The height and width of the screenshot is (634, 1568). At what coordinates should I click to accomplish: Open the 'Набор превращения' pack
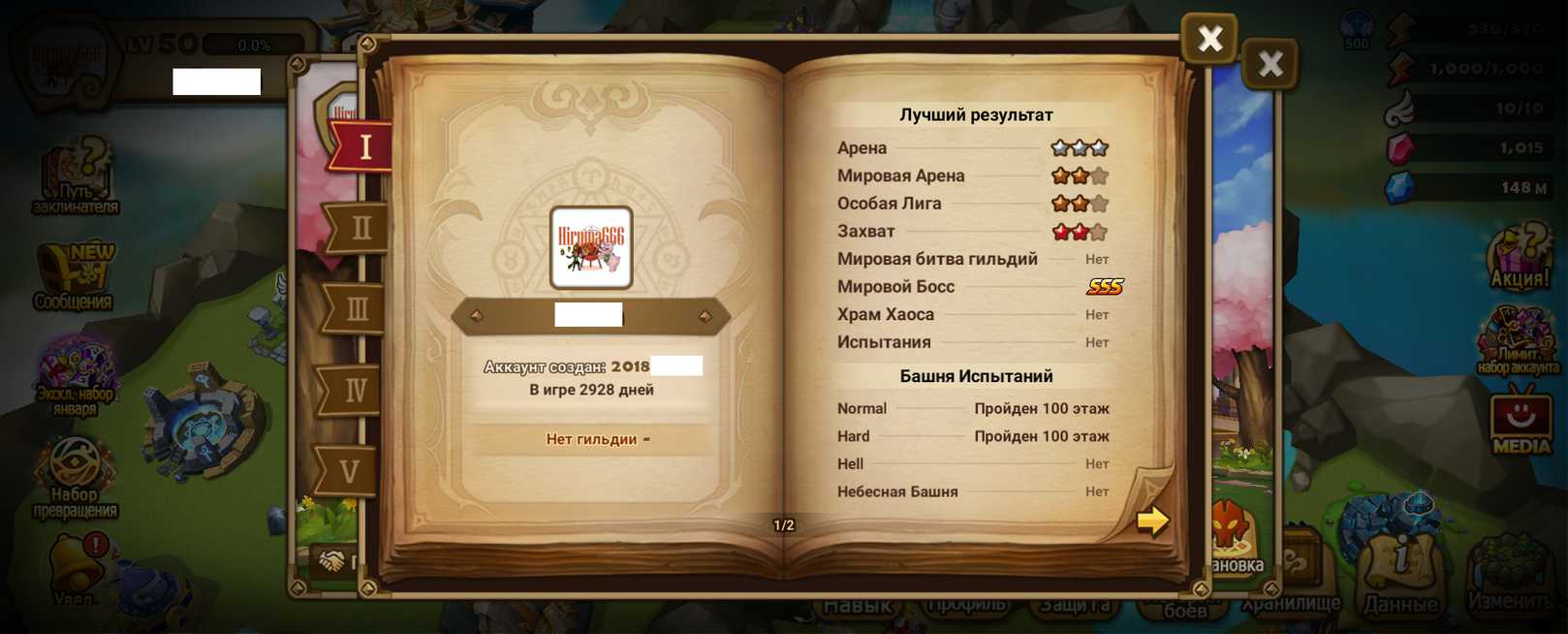point(75,475)
